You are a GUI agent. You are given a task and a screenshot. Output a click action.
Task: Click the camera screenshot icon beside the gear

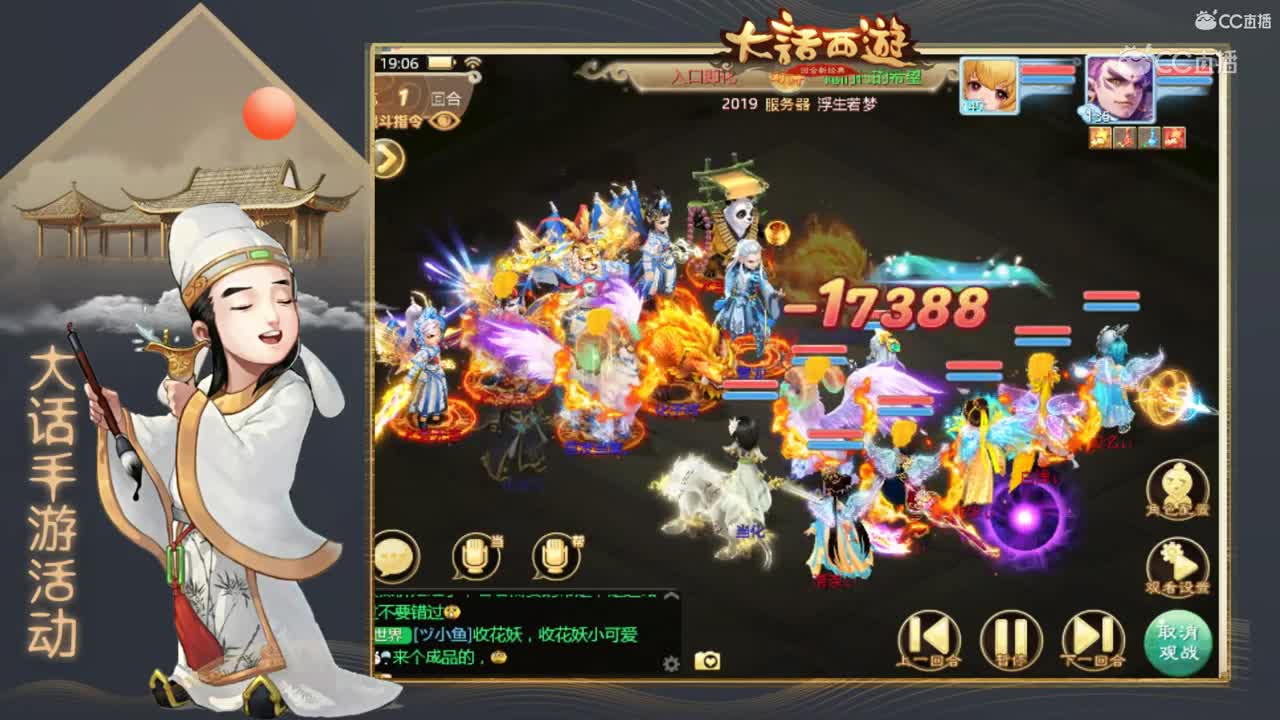[x=707, y=660]
